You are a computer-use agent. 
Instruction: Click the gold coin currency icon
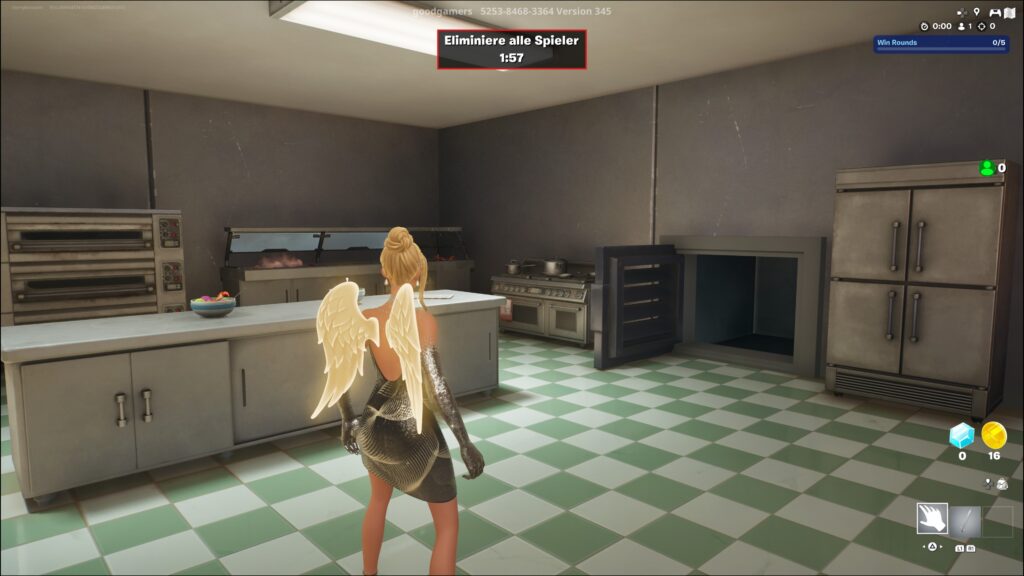[993, 434]
